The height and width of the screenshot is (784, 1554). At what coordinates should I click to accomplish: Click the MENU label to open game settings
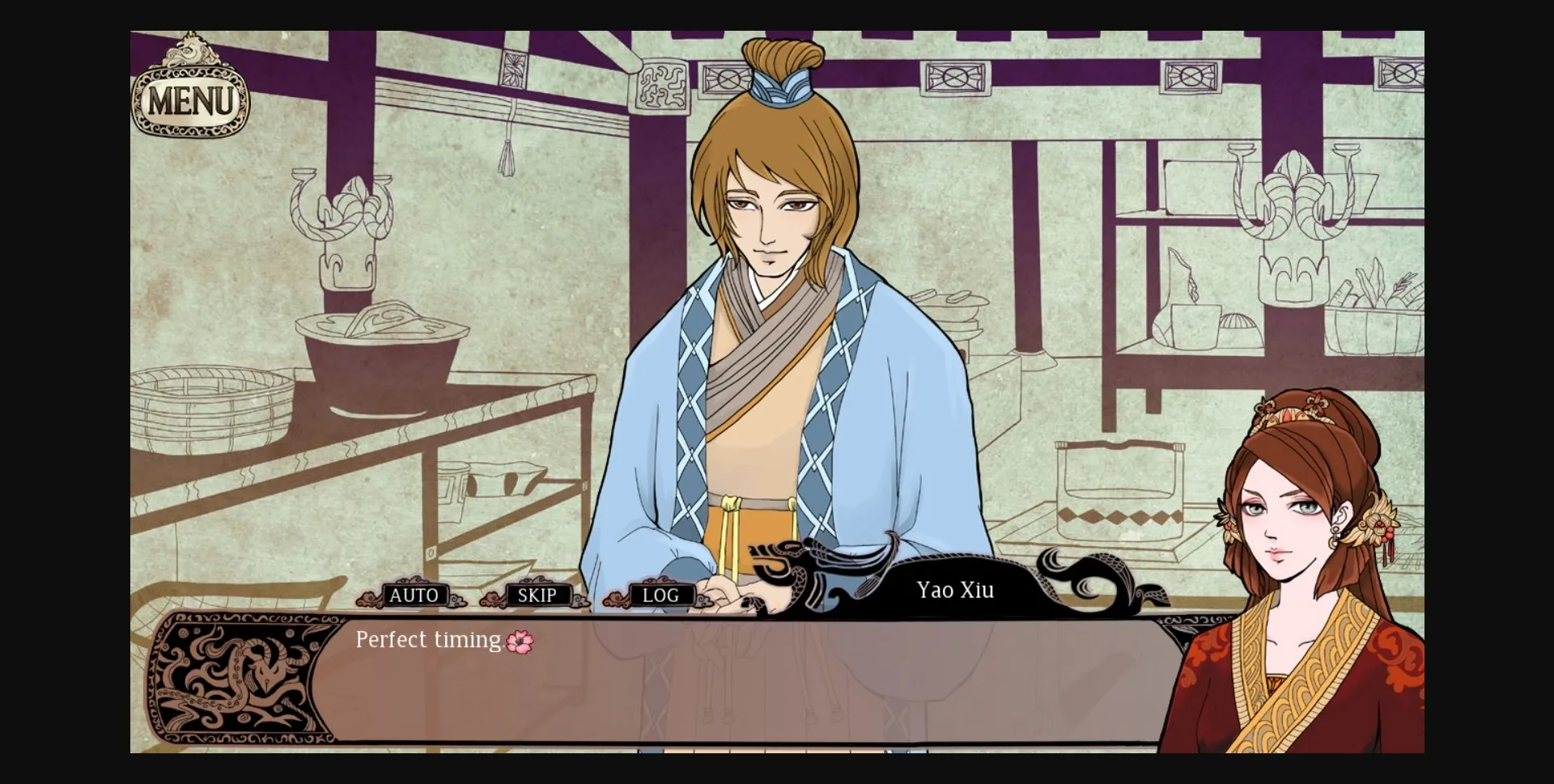189,101
